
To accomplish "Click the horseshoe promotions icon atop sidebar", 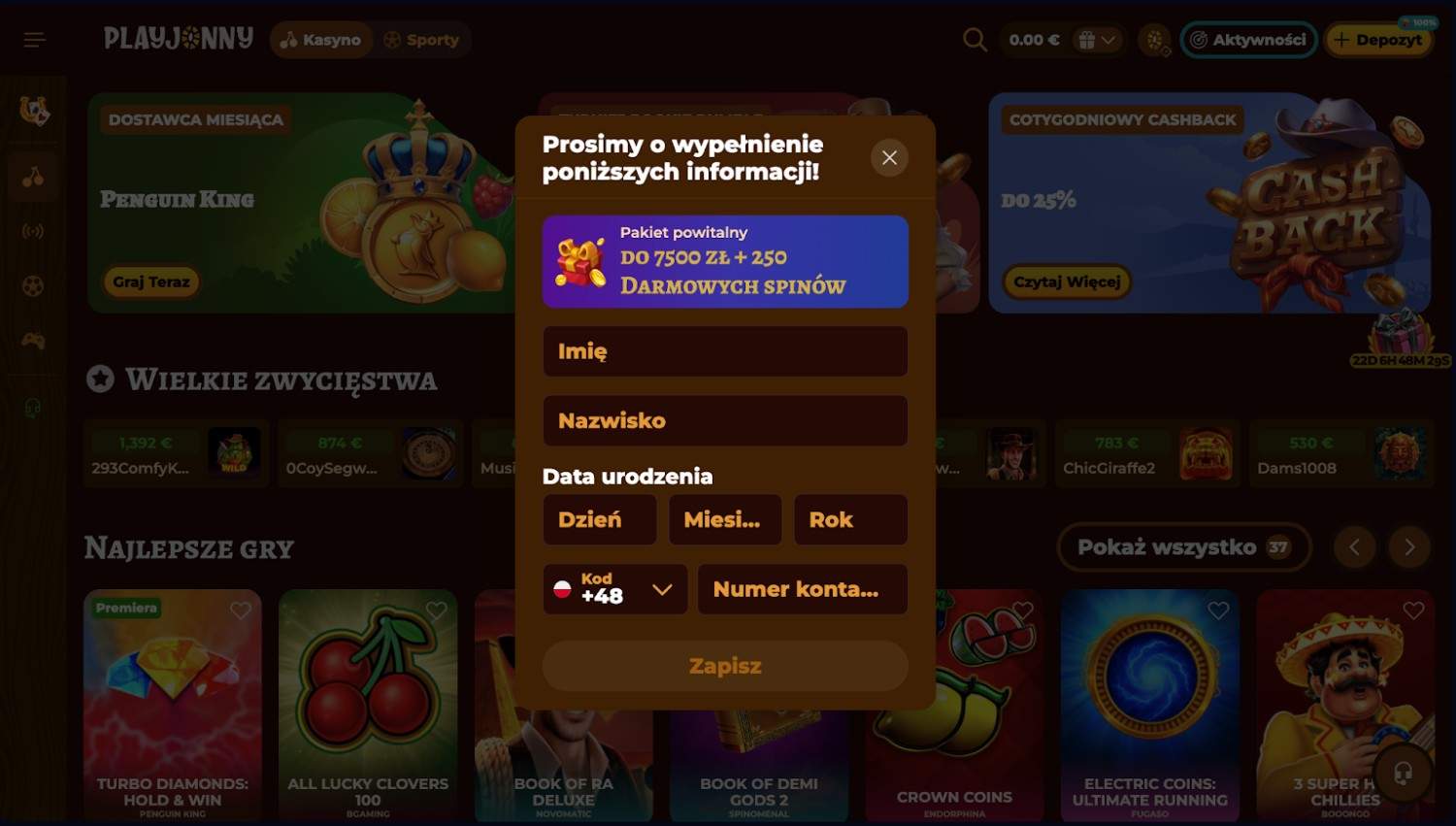I will click(x=33, y=112).
